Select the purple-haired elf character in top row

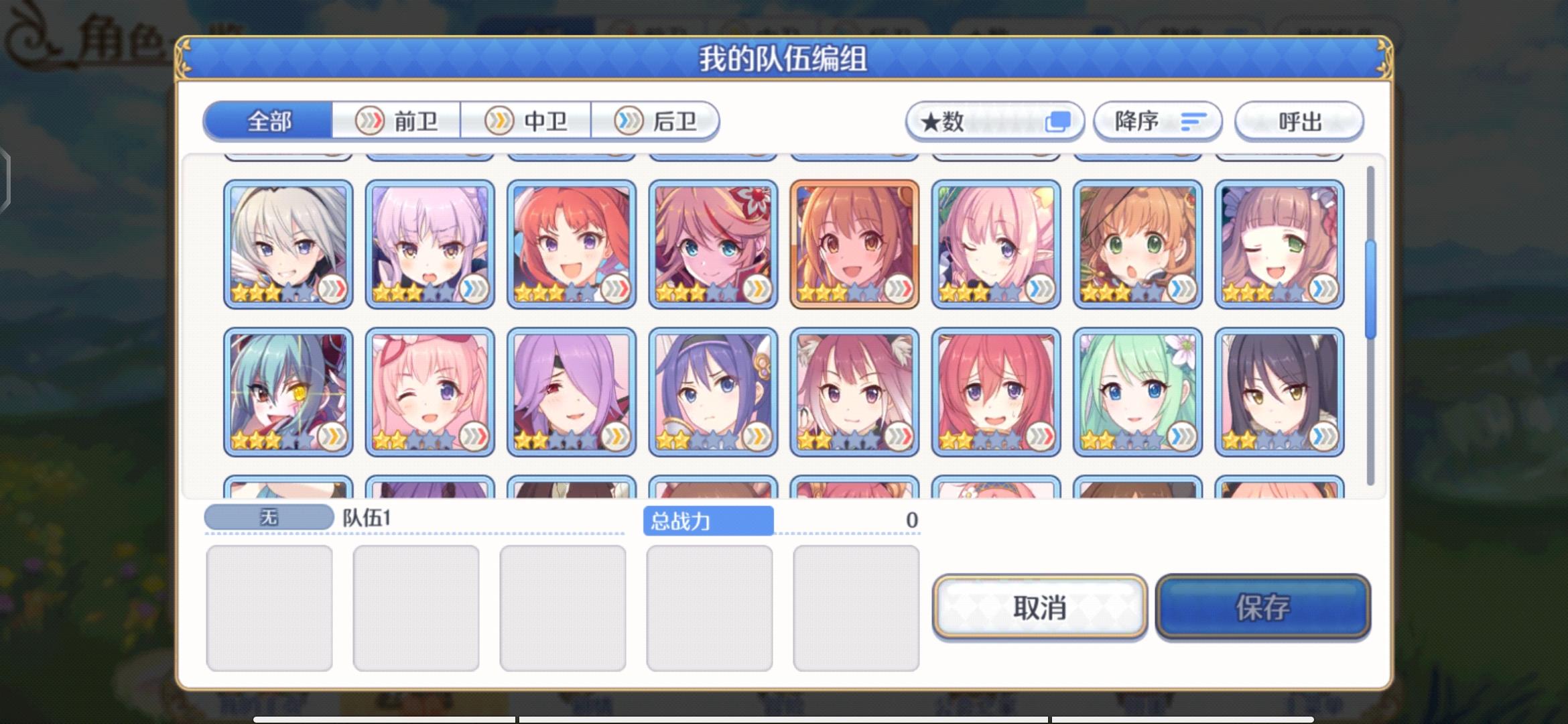(430, 243)
